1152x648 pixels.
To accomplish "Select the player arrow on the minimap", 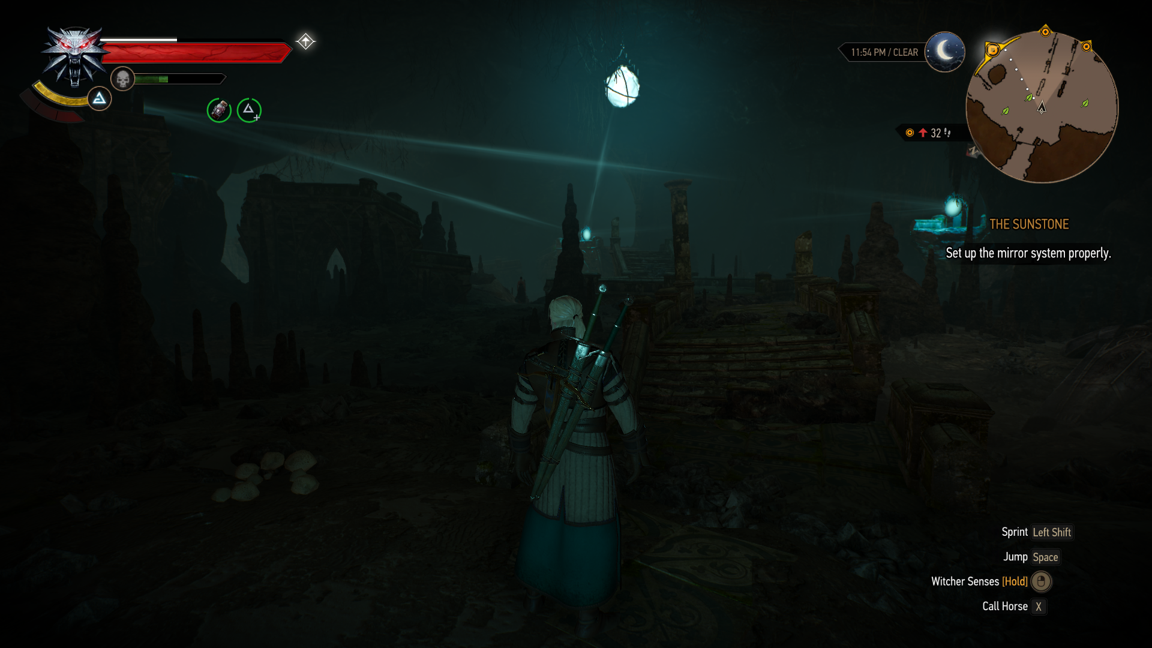I will (1042, 106).
